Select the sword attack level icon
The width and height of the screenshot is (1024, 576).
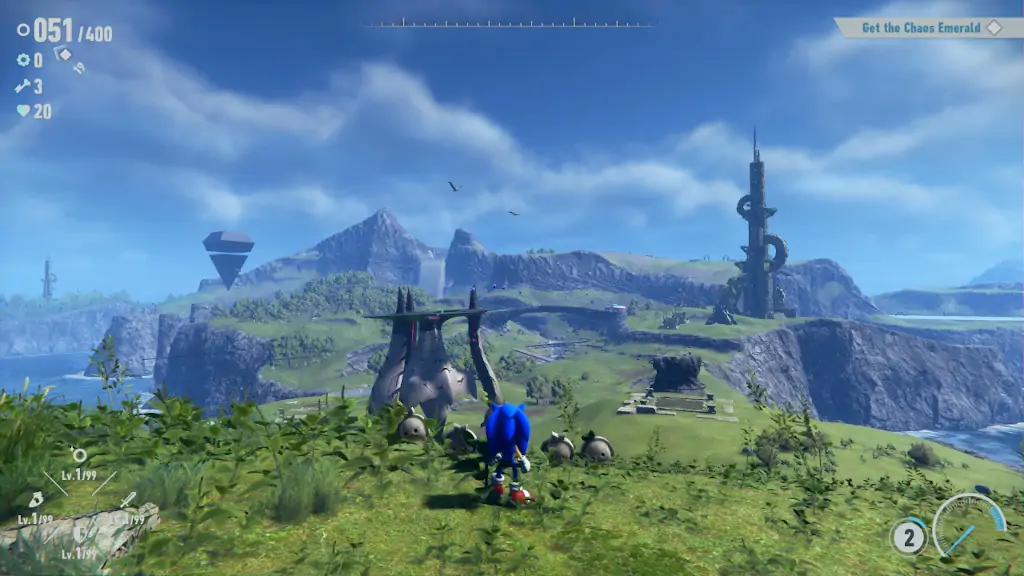[x=127, y=499]
